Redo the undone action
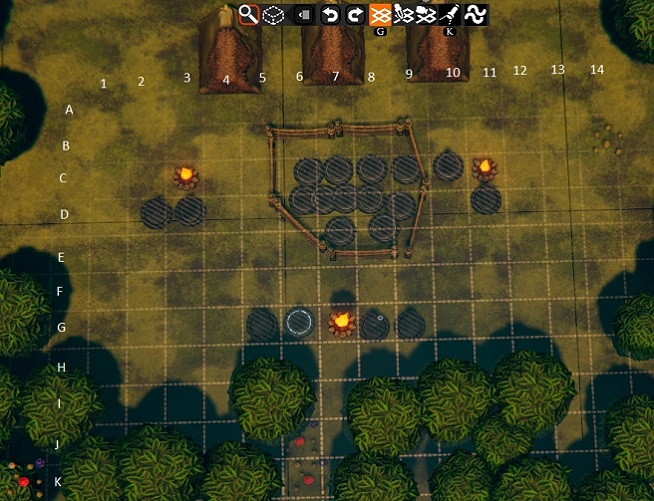Image resolution: width=654 pixels, height=501 pixels. 355,14
